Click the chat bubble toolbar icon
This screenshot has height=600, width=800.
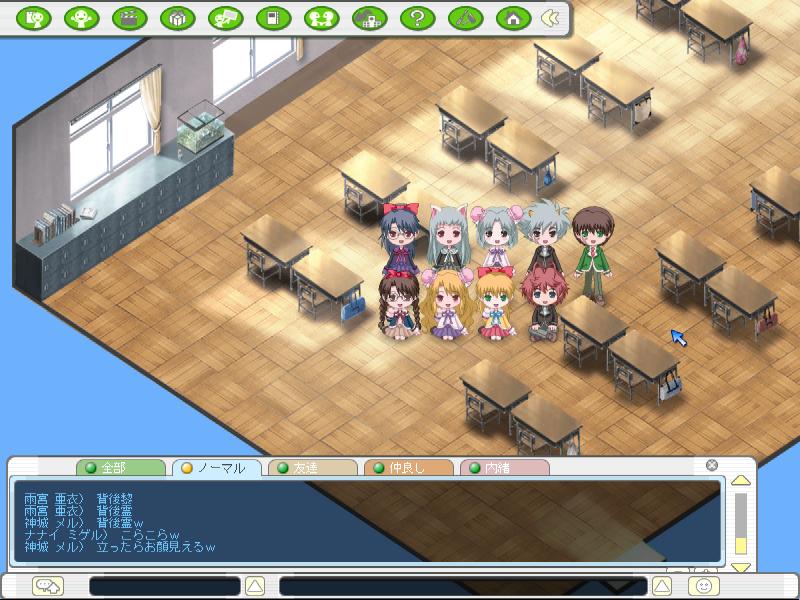tap(226, 17)
